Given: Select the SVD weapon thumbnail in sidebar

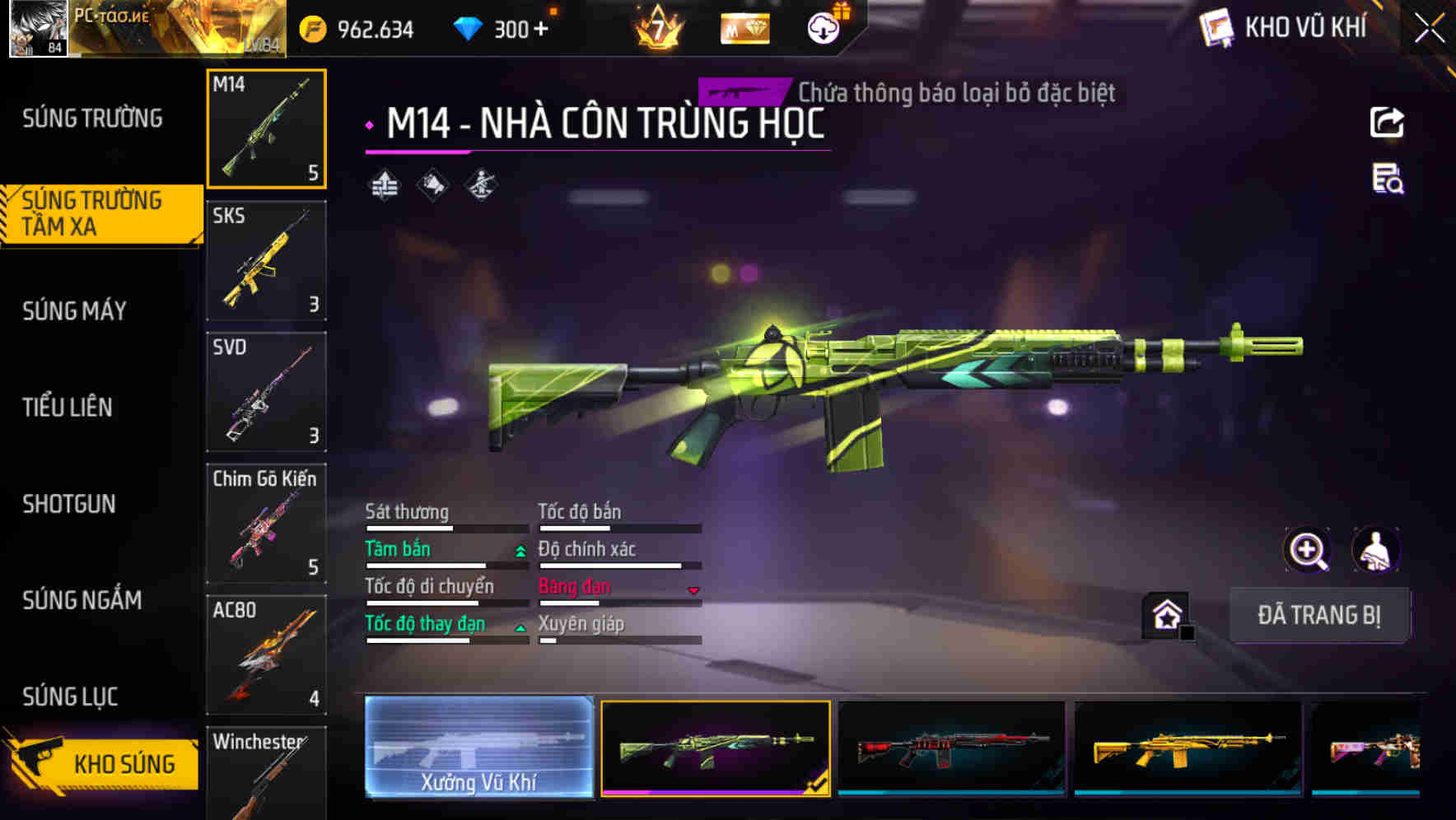Looking at the screenshot, I should [266, 393].
